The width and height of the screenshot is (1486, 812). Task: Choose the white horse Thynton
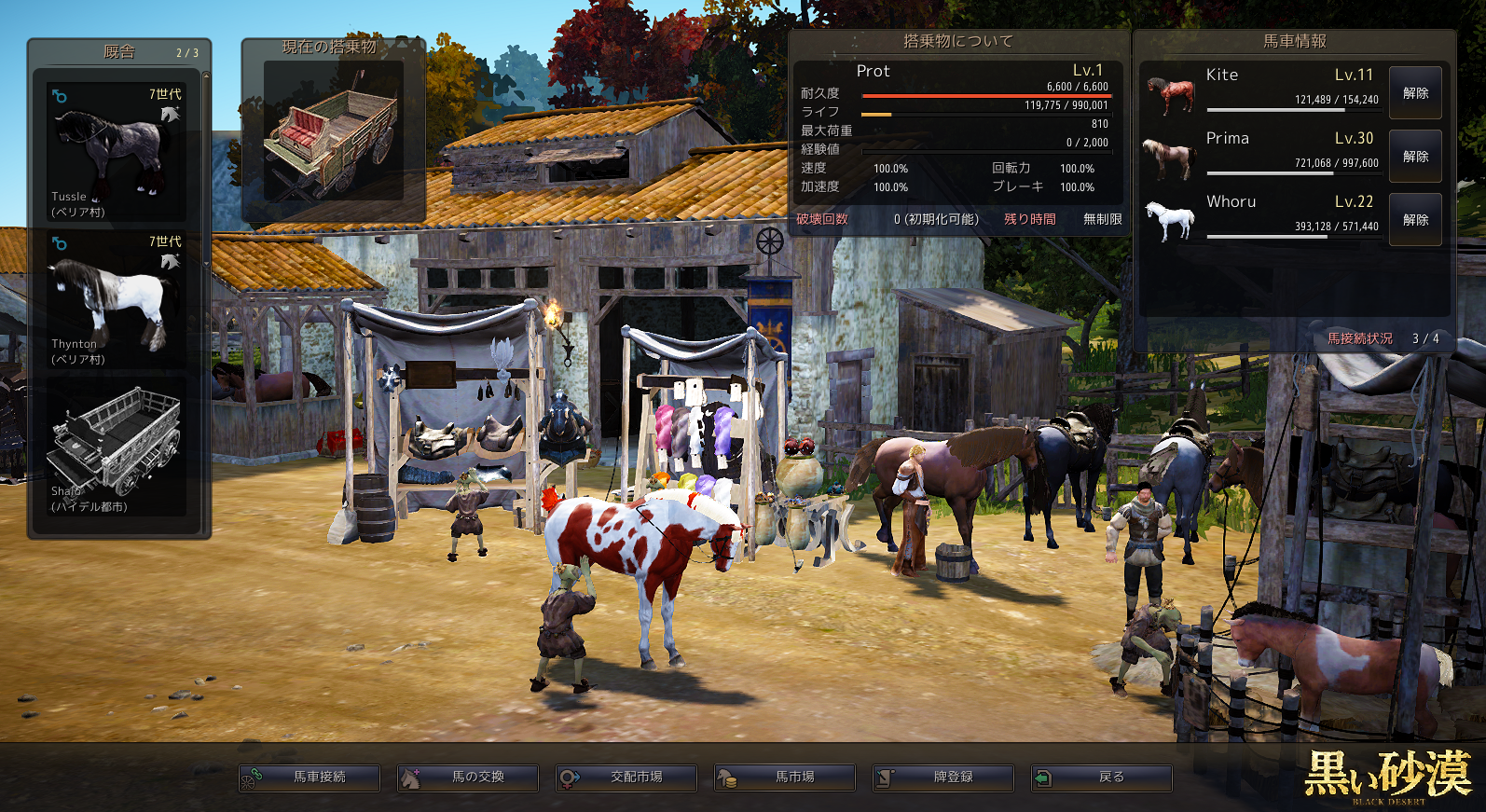coord(117,299)
